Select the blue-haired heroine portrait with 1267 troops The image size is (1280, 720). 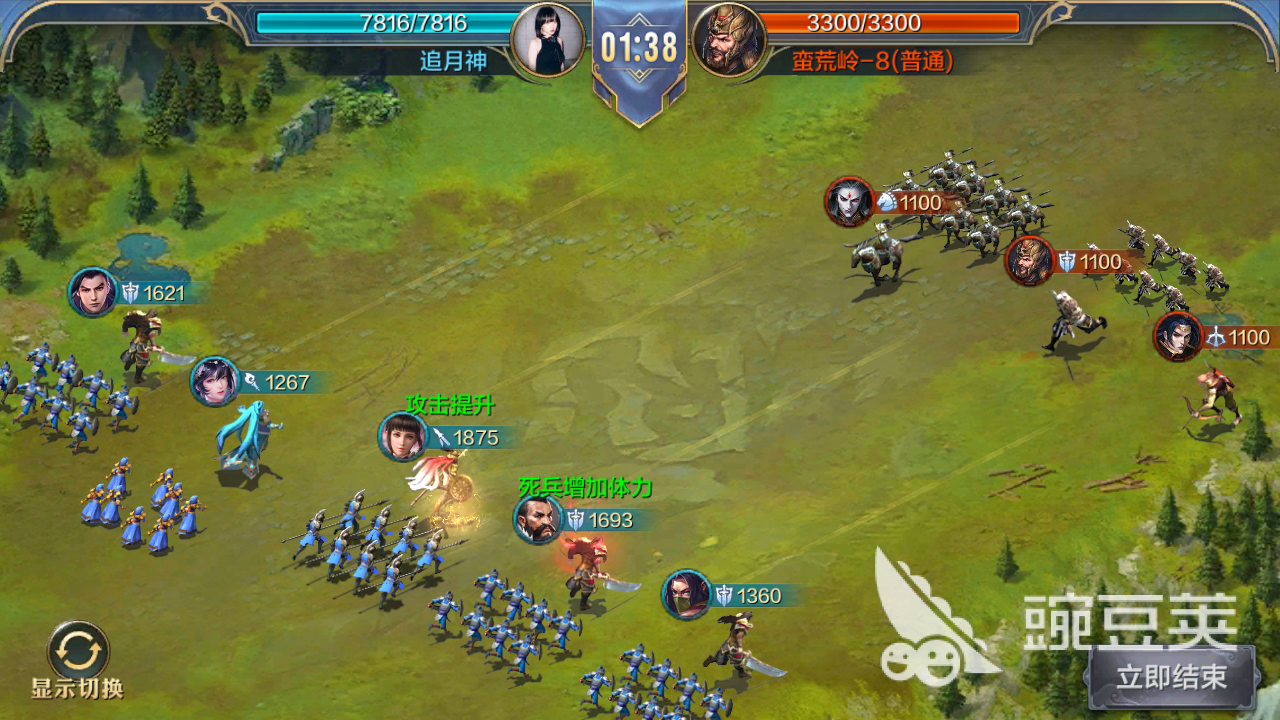coord(215,382)
